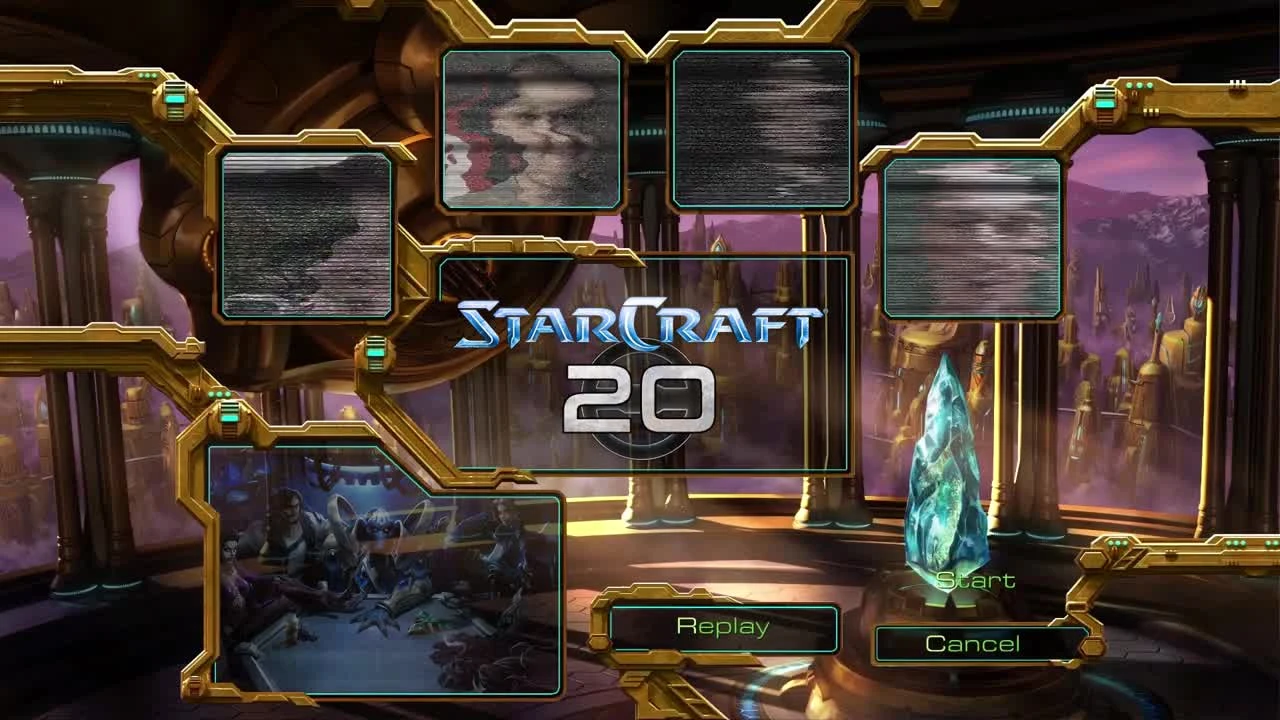Click the Start label under the crystal

click(x=974, y=581)
